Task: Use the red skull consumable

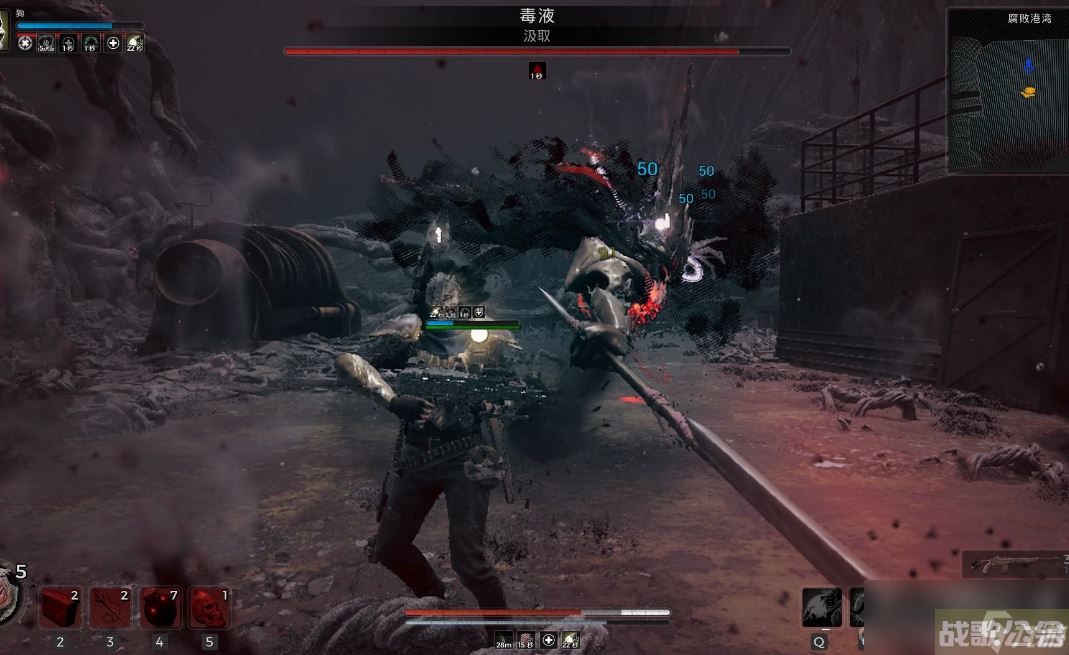Action: (x=210, y=607)
